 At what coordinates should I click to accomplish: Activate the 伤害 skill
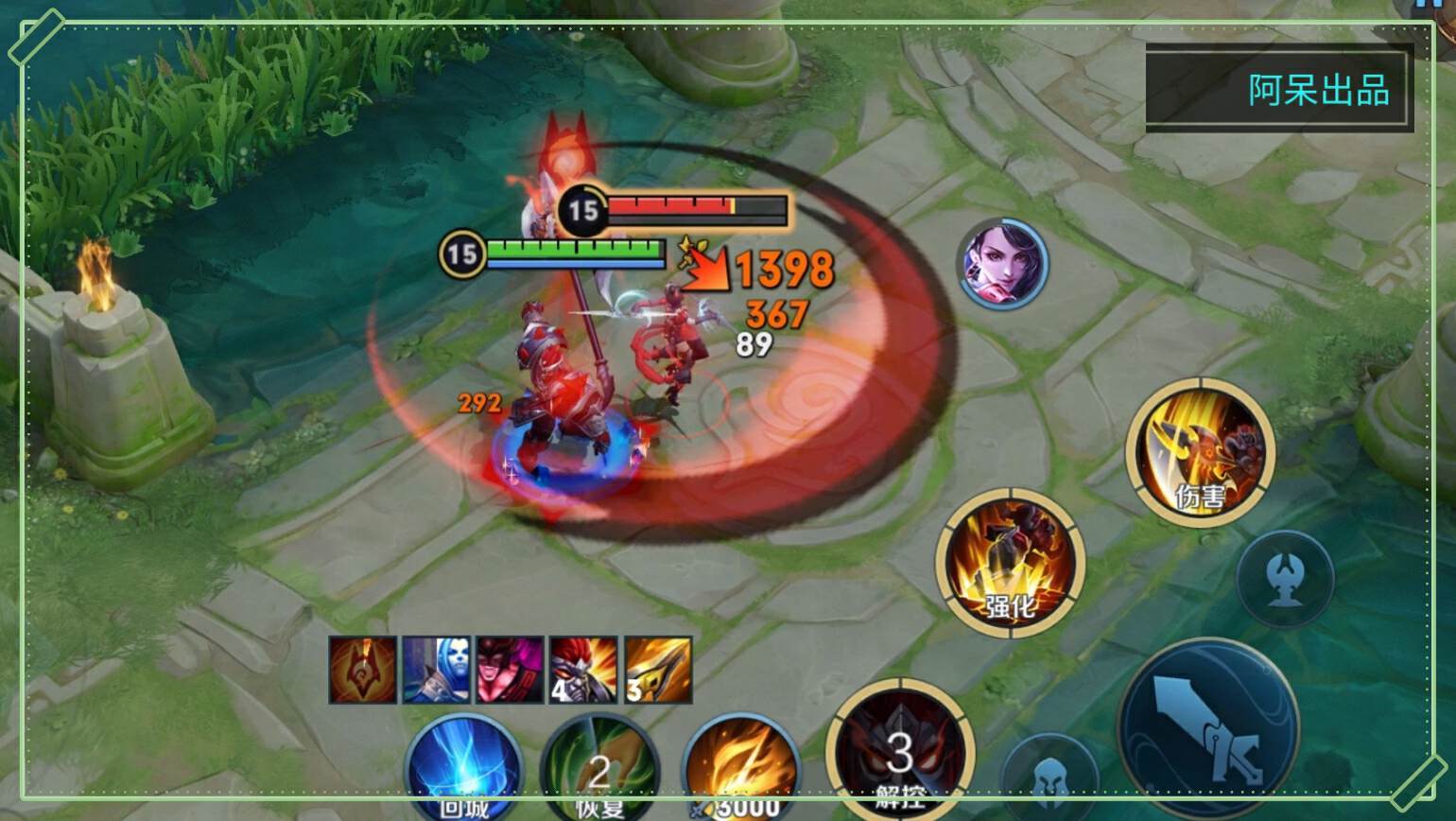pyautogui.click(x=1200, y=453)
